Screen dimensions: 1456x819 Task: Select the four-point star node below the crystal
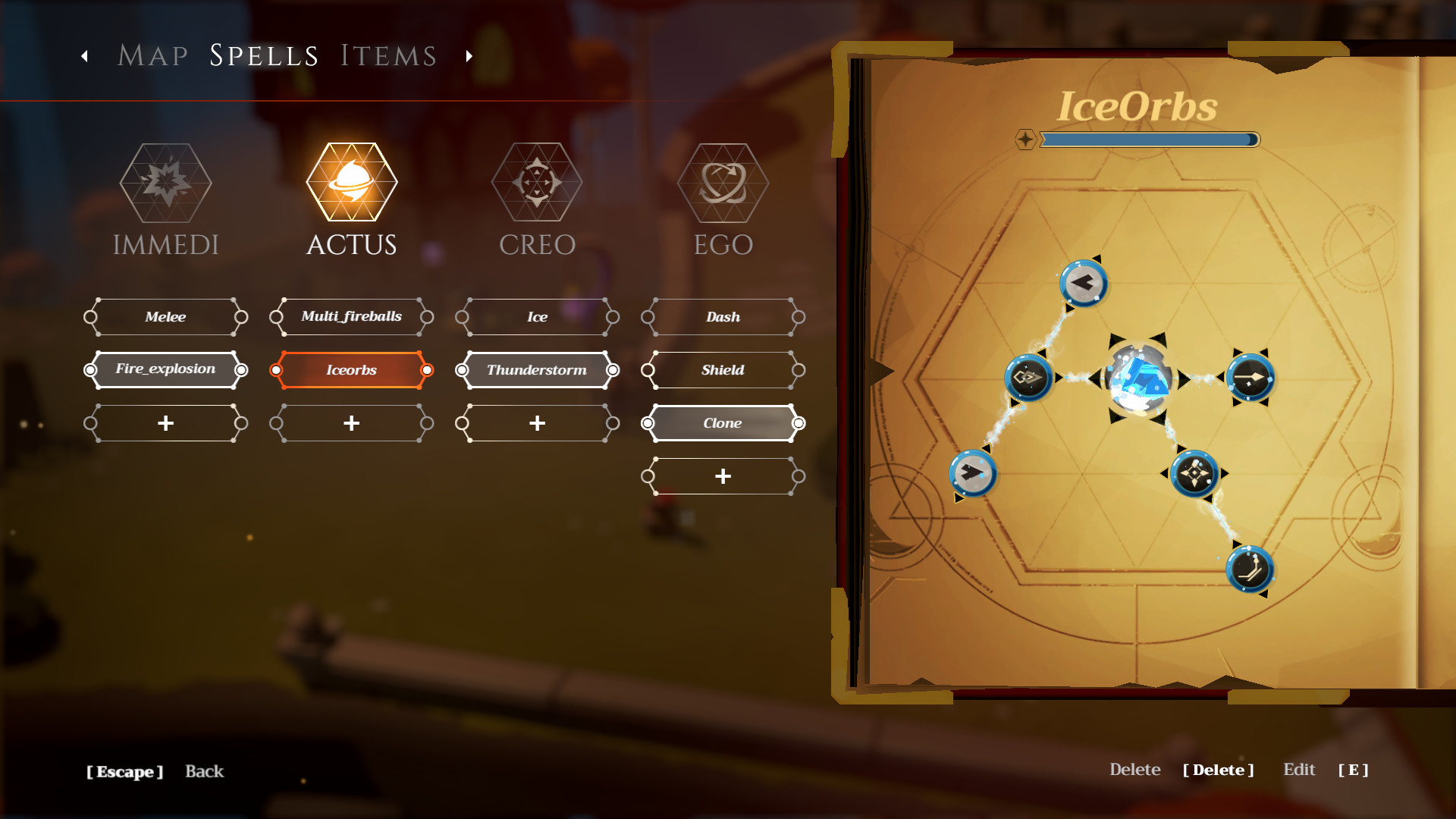(1194, 474)
